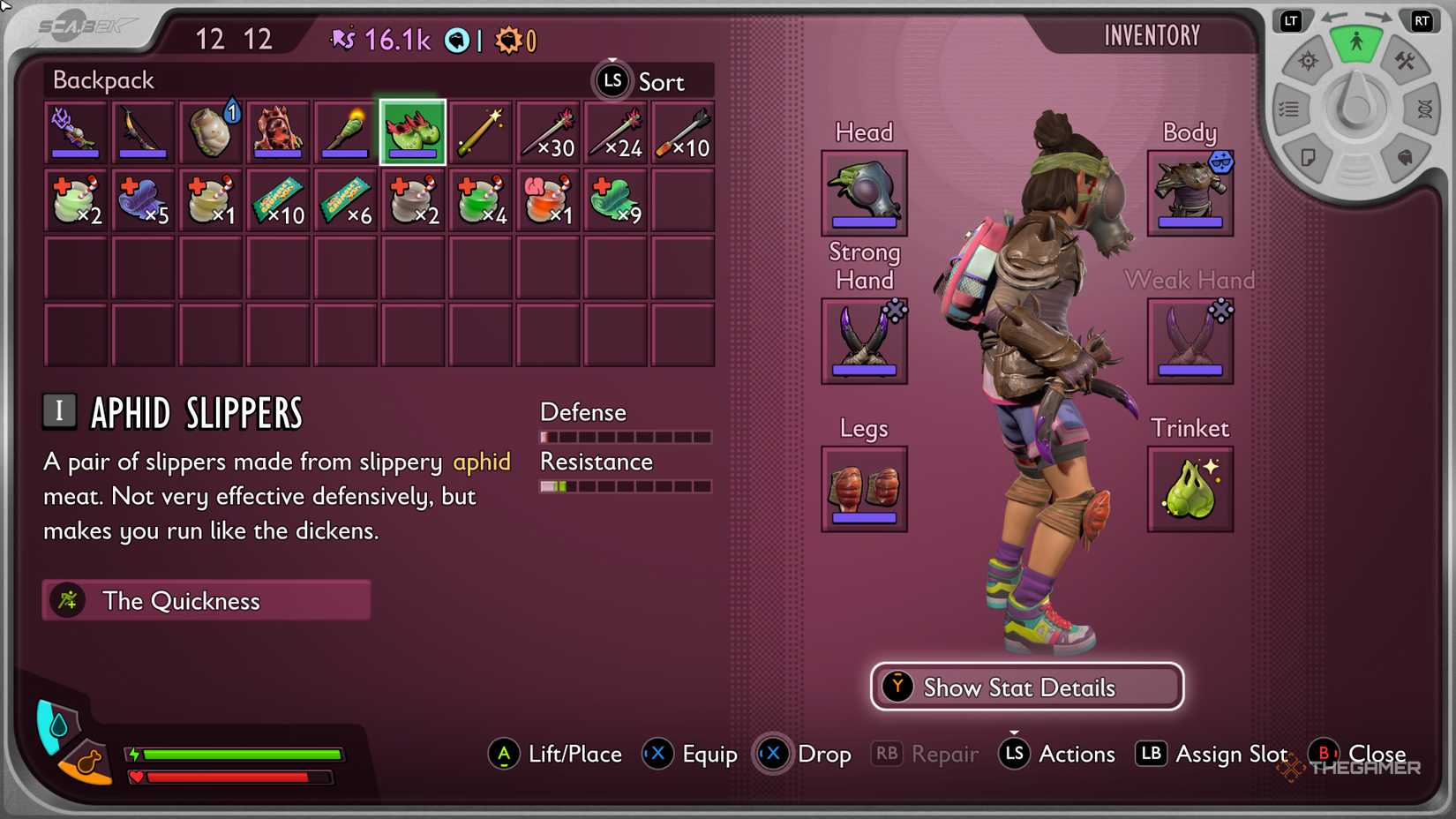Screen dimensions: 1456x819
Task: Select the torch in the backpack
Action: pyautogui.click(x=345, y=131)
